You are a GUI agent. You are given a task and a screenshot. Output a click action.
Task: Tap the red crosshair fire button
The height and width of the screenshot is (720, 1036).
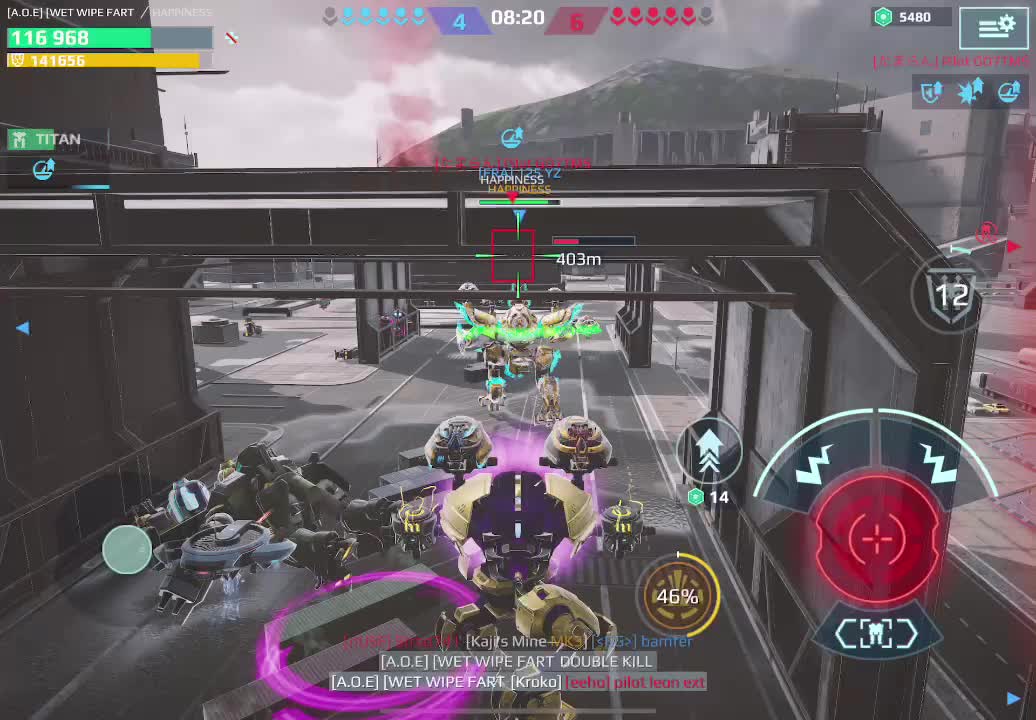pyautogui.click(x=877, y=539)
